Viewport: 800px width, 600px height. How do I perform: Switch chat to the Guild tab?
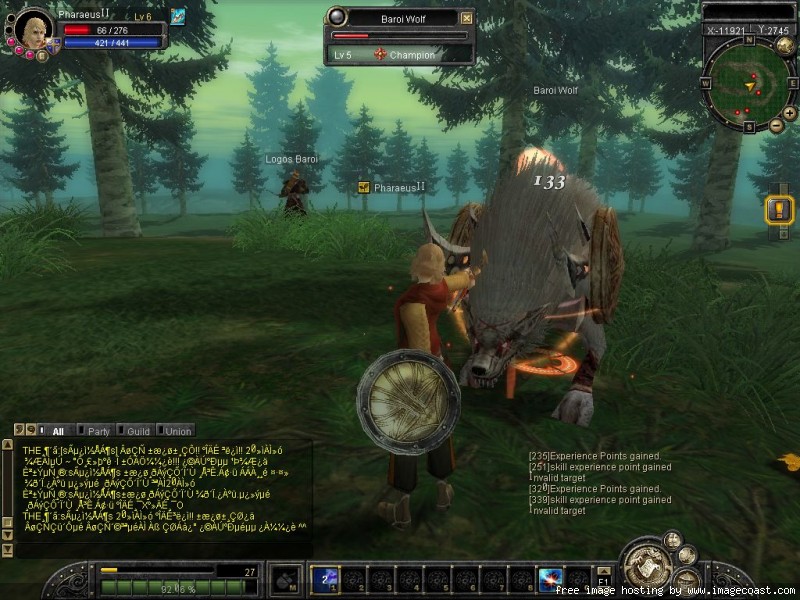tap(138, 431)
